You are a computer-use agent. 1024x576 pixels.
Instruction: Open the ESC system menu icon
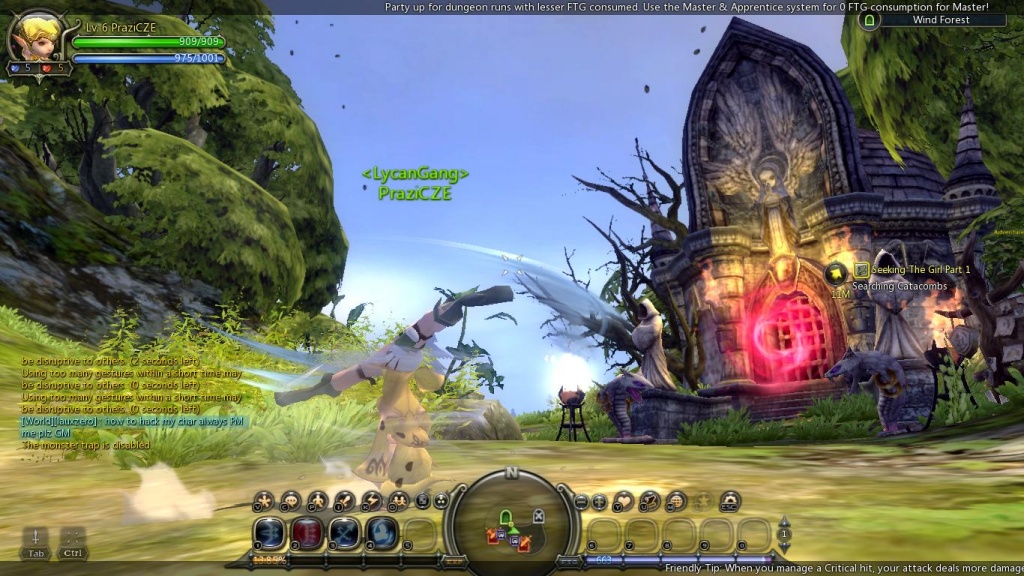[x=730, y=501]
